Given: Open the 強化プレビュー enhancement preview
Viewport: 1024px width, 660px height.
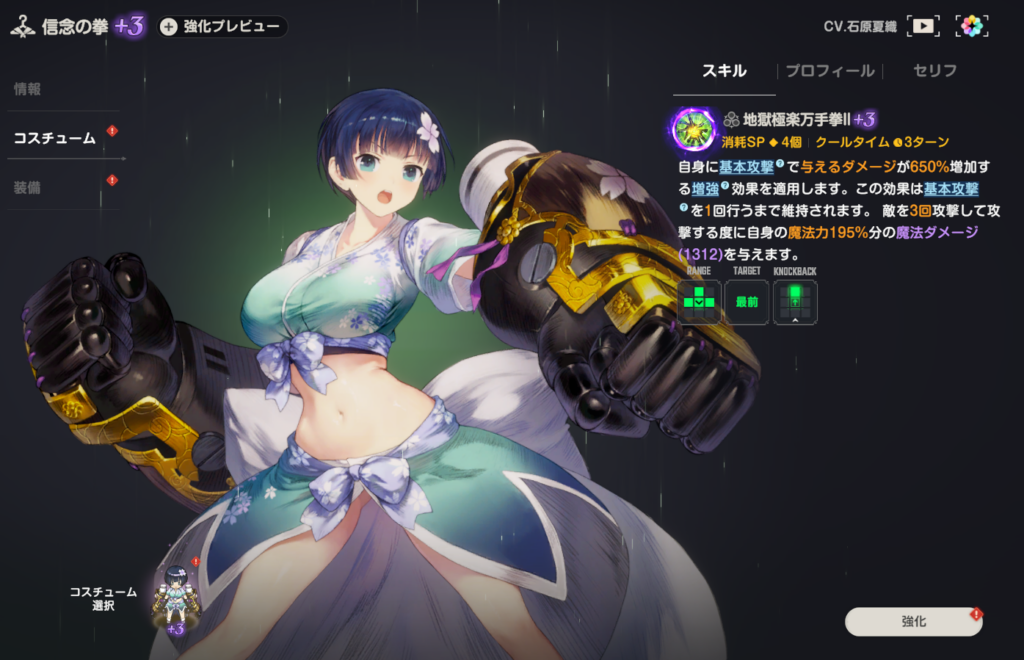Looking at the screenshot, I should (221, 27).
